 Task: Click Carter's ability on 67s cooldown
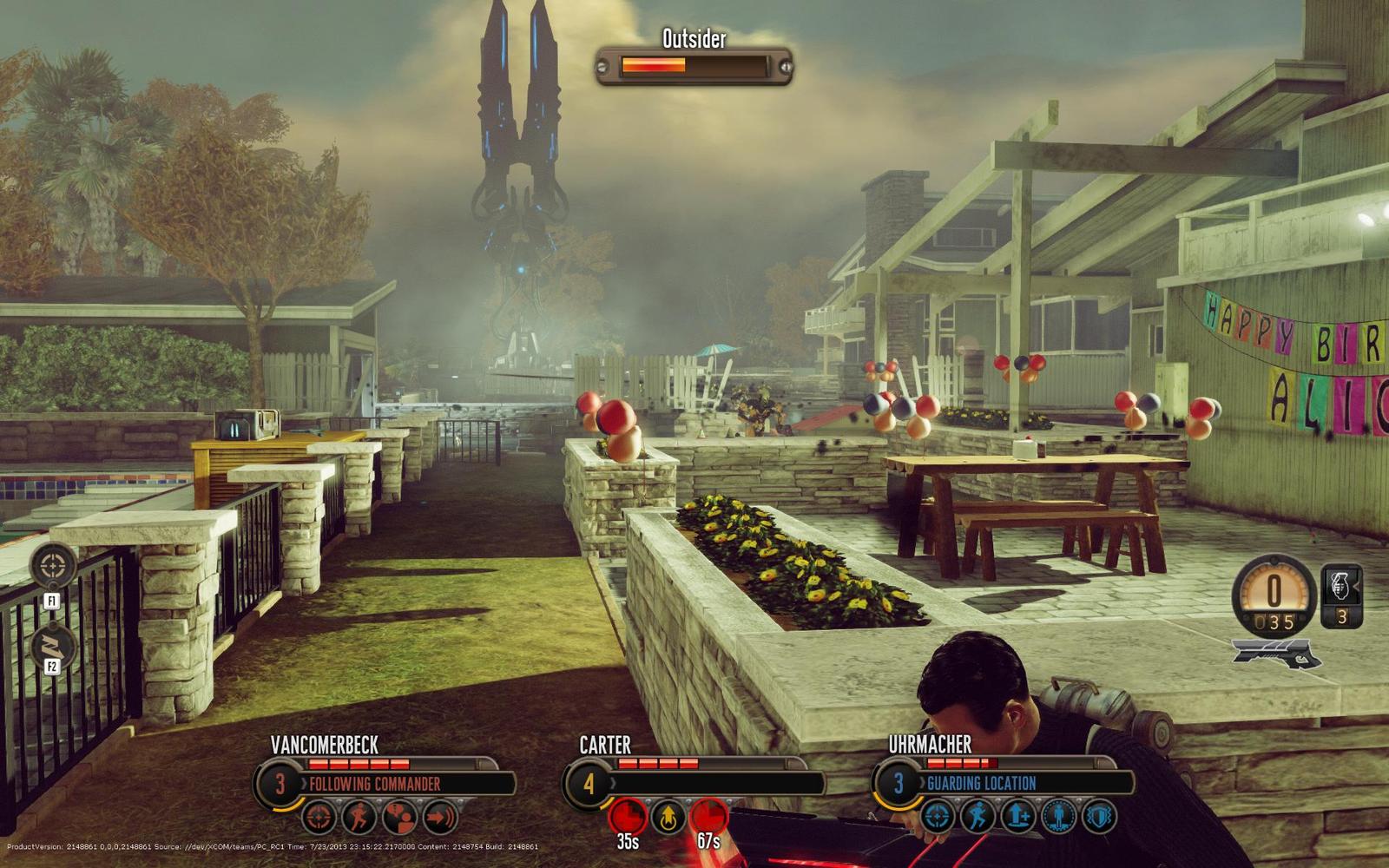click(708, 817)
